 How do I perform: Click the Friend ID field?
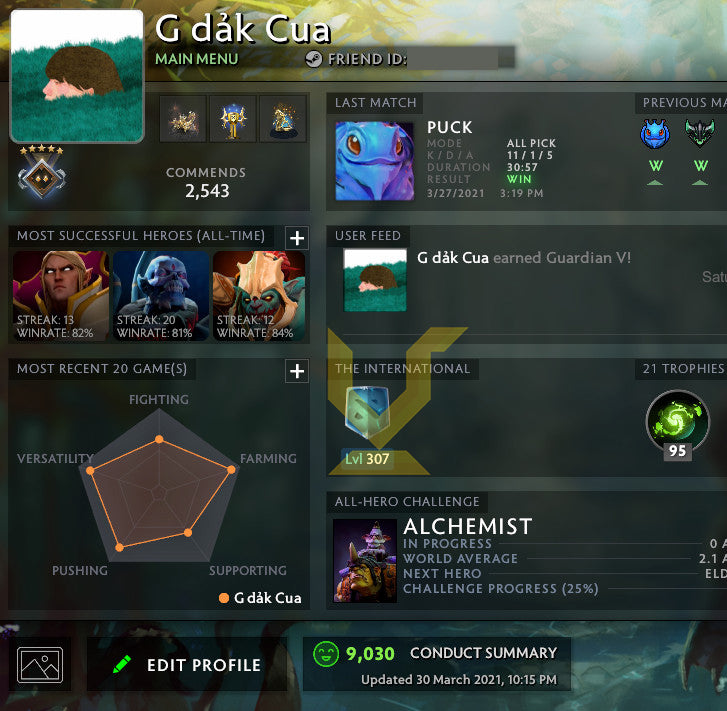point(461,59)
